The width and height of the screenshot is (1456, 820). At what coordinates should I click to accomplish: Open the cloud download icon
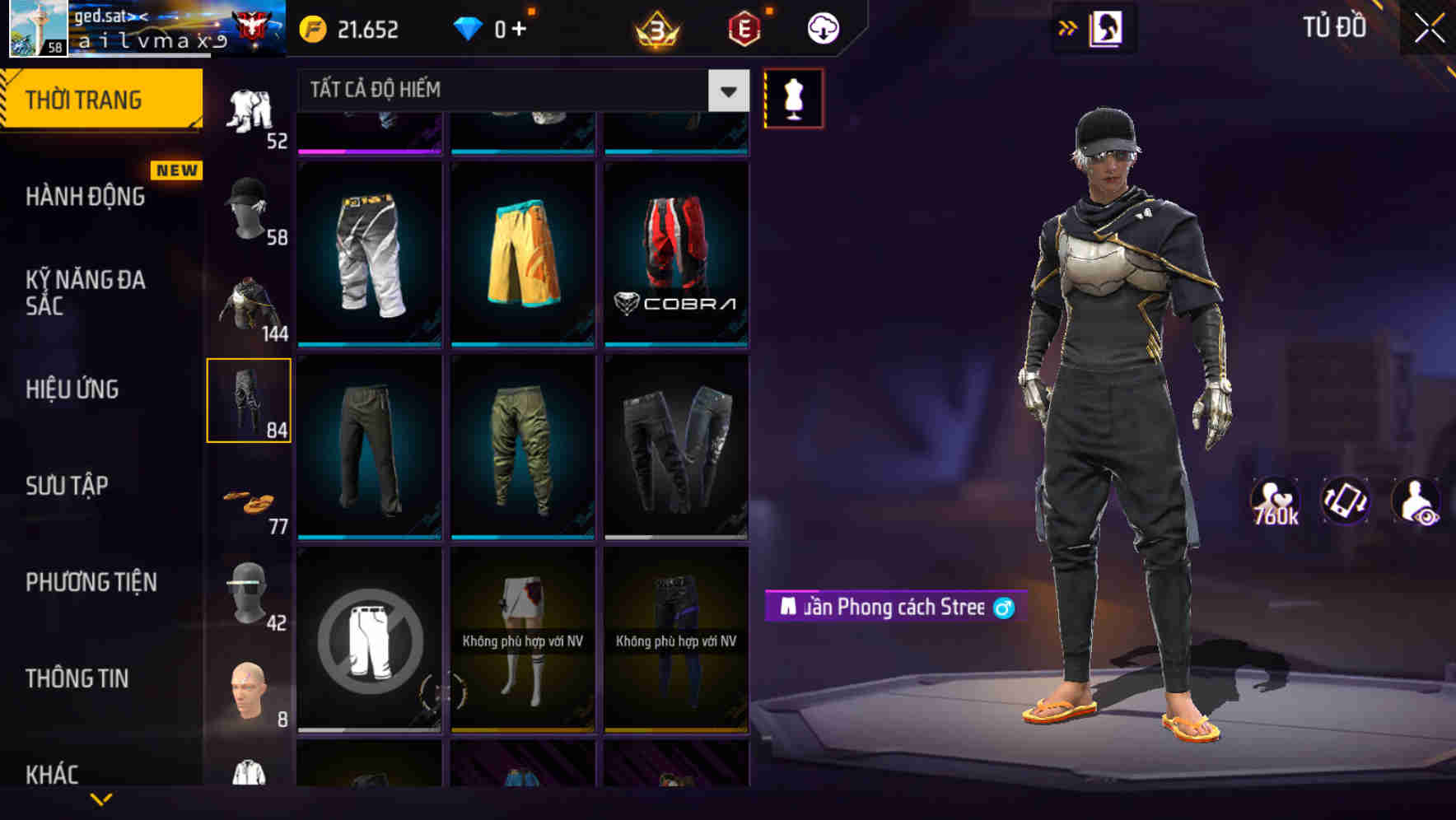(x=821, y=27)
